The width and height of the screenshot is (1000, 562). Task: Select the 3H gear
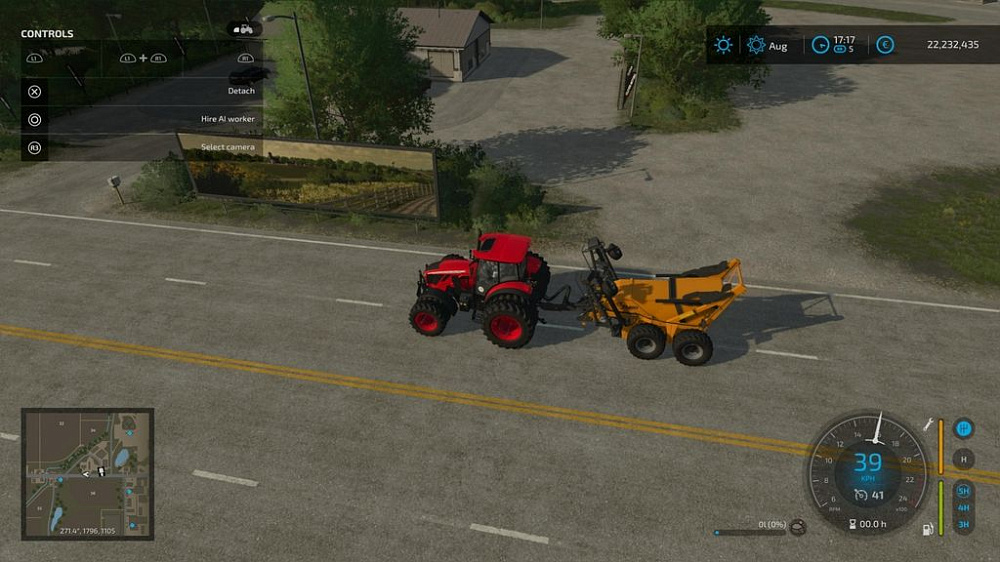click(964, 525)
